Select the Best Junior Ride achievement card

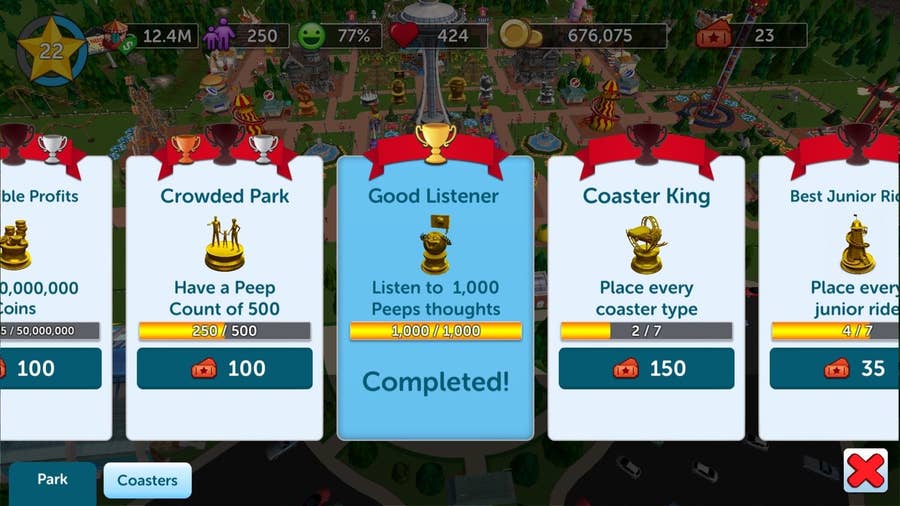(x=835, y=250)
